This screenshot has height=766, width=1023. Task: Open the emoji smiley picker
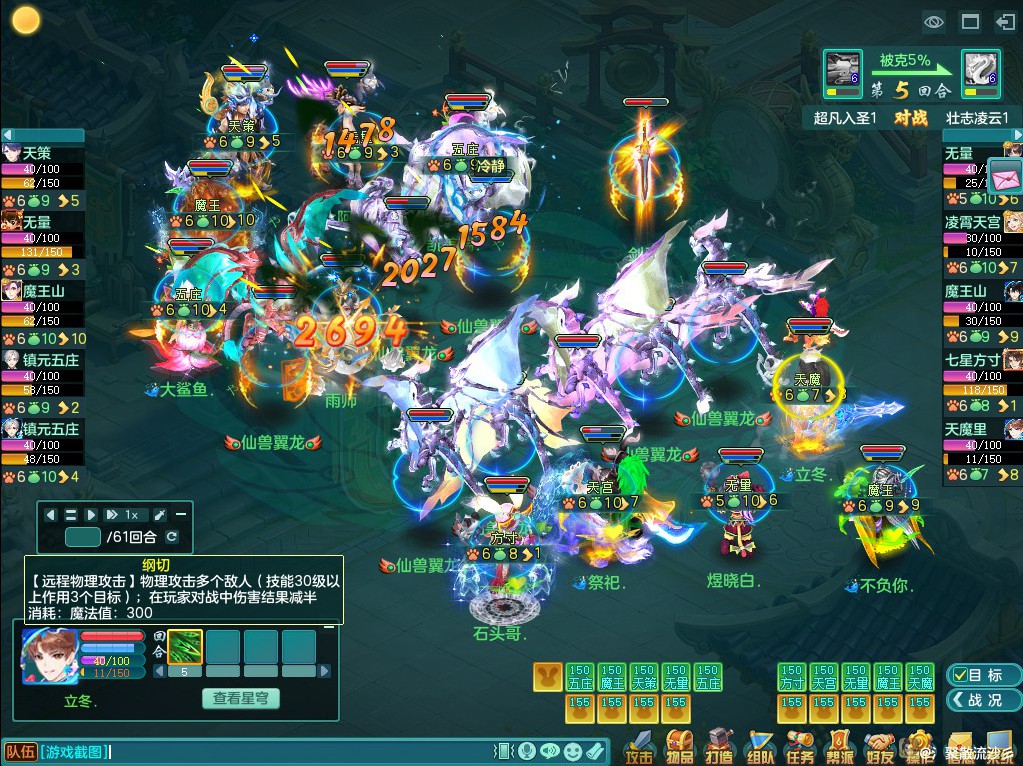point(572,751)
